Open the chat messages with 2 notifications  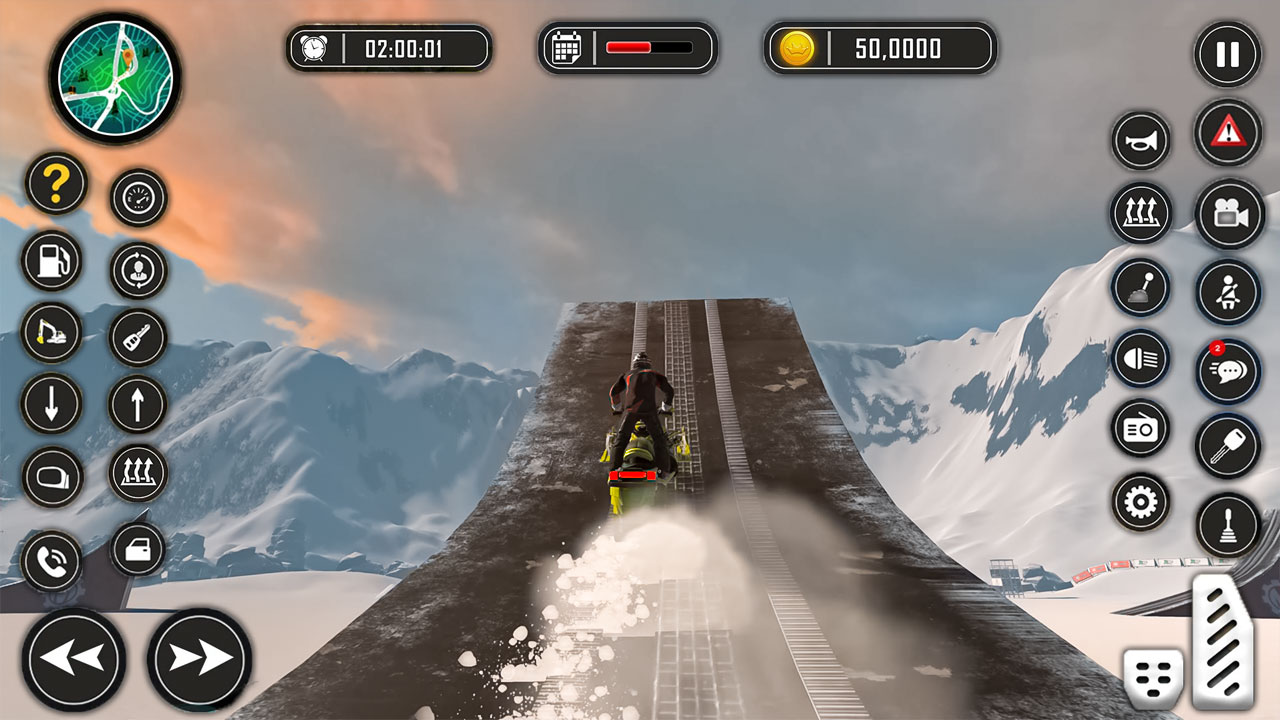tap(1228, 371)
